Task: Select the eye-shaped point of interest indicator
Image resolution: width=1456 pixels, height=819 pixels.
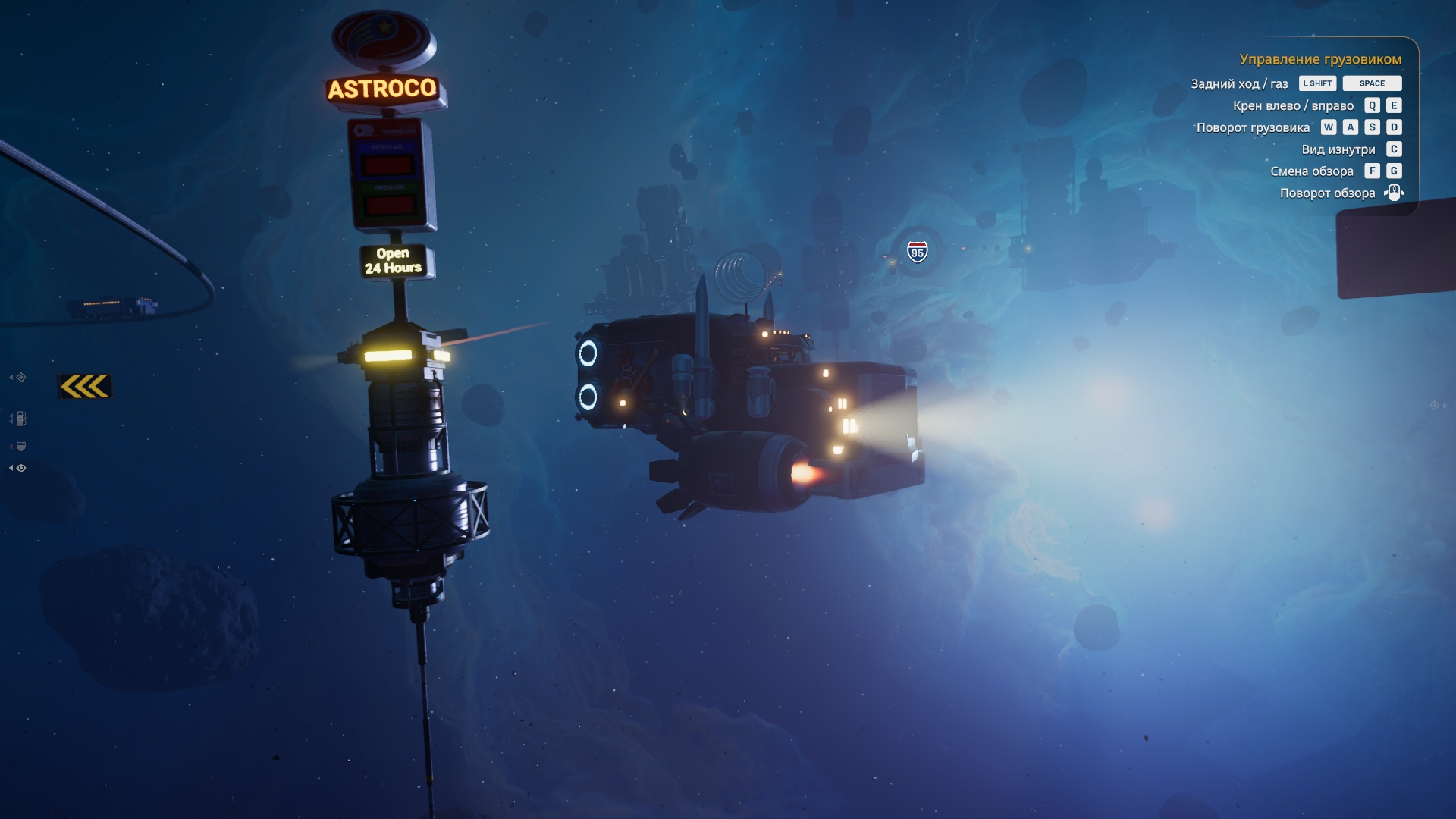Action: 21,469
